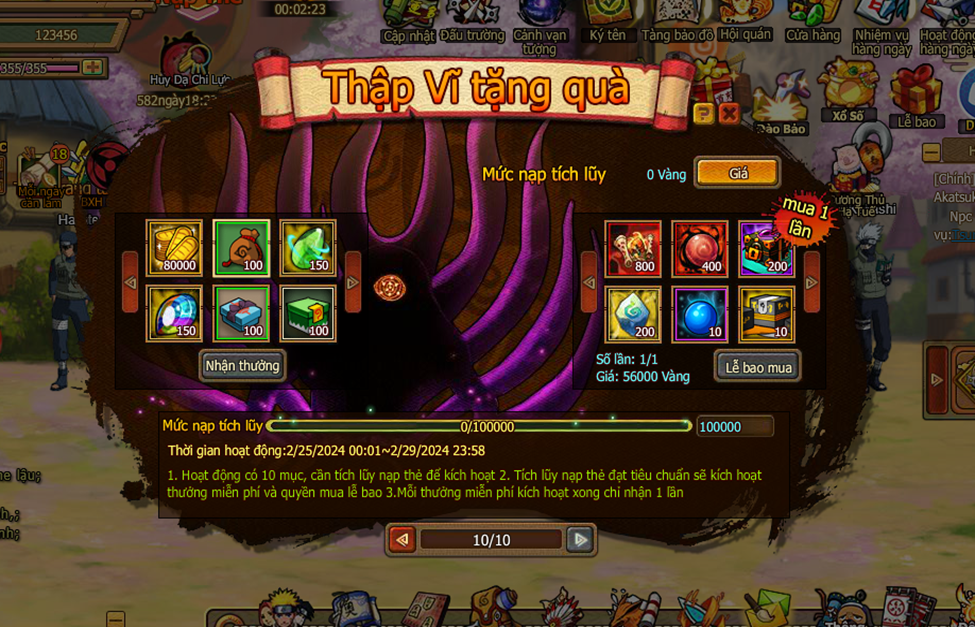975x627 pixels.
Task: Select the blue gift box reward slot
Action: (241, 314)
